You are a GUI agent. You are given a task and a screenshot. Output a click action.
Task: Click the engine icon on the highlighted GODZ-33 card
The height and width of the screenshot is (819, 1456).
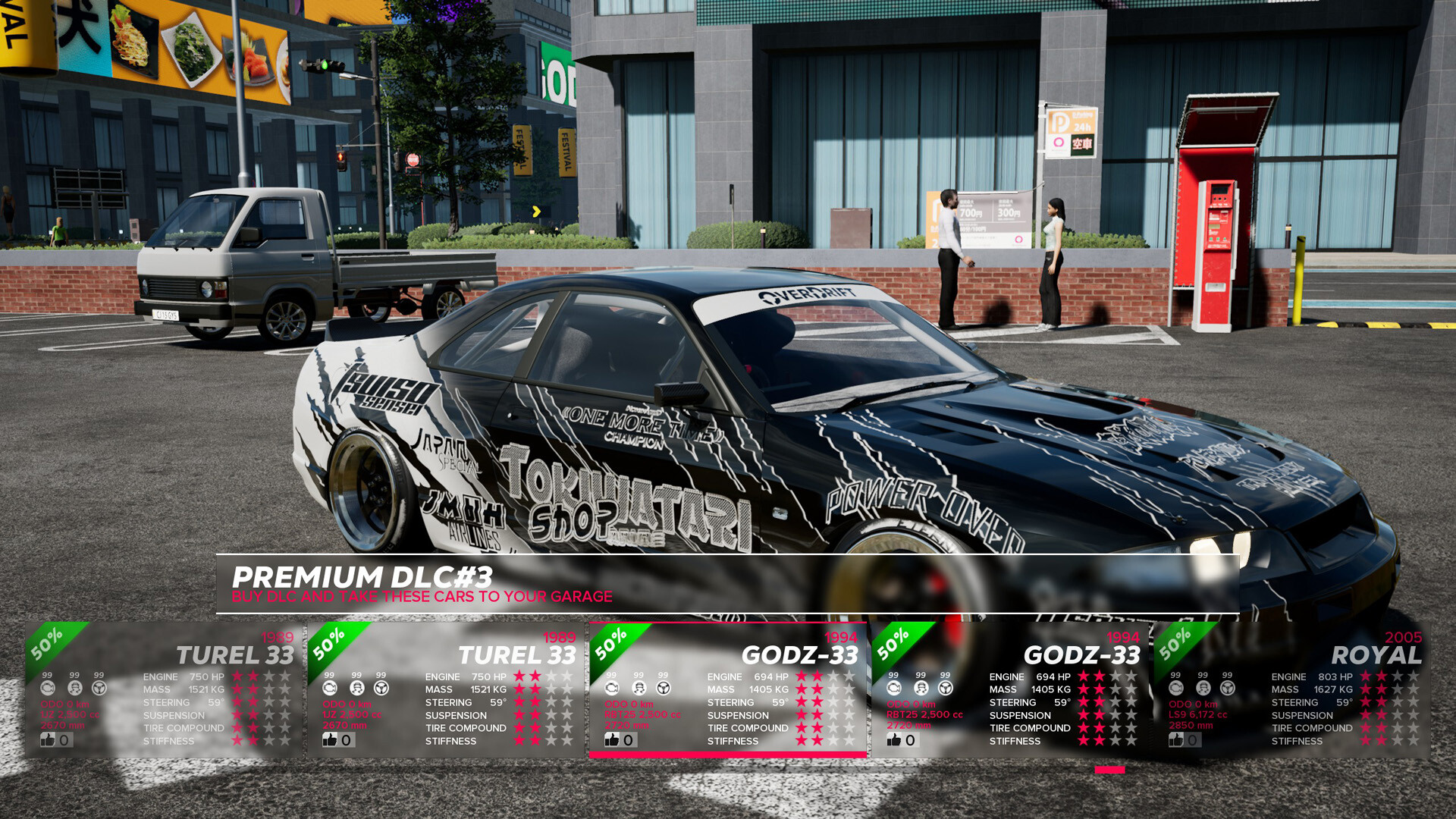pyautogui.click(x=612, y=688)
